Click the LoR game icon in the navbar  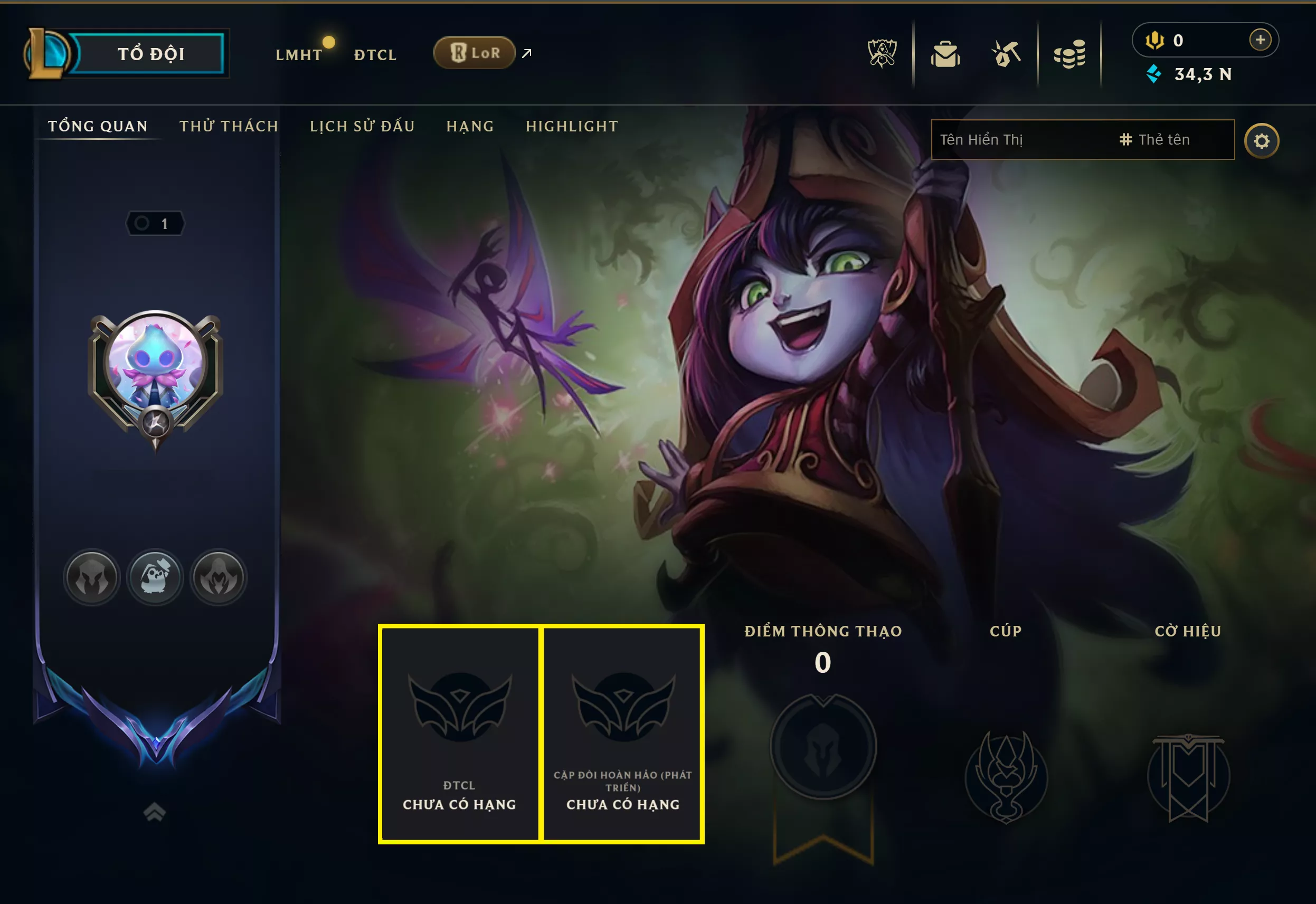coord(476,52)
